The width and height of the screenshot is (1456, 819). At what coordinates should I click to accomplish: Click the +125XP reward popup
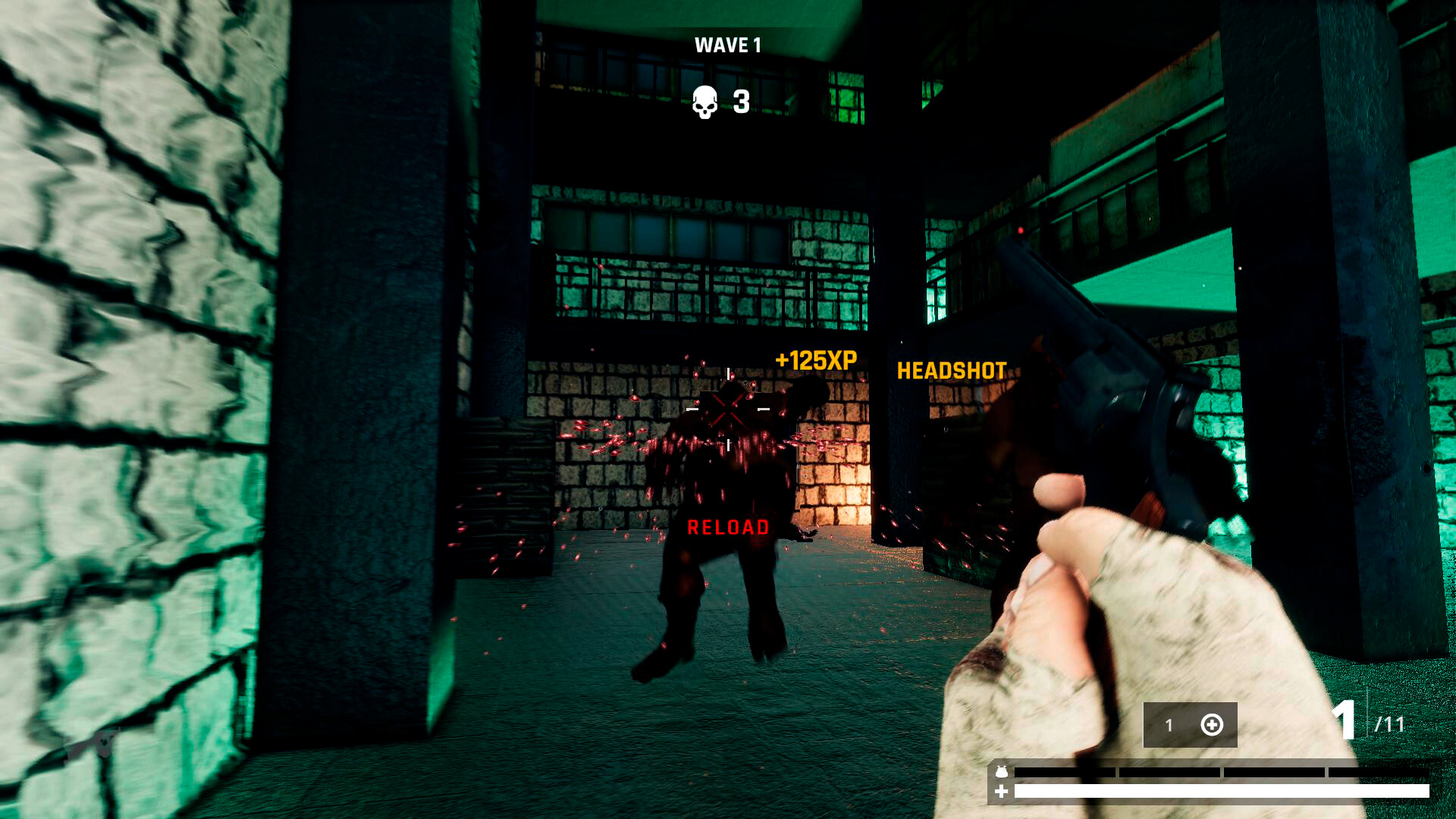pyautogui.click(x=814, y=359)
